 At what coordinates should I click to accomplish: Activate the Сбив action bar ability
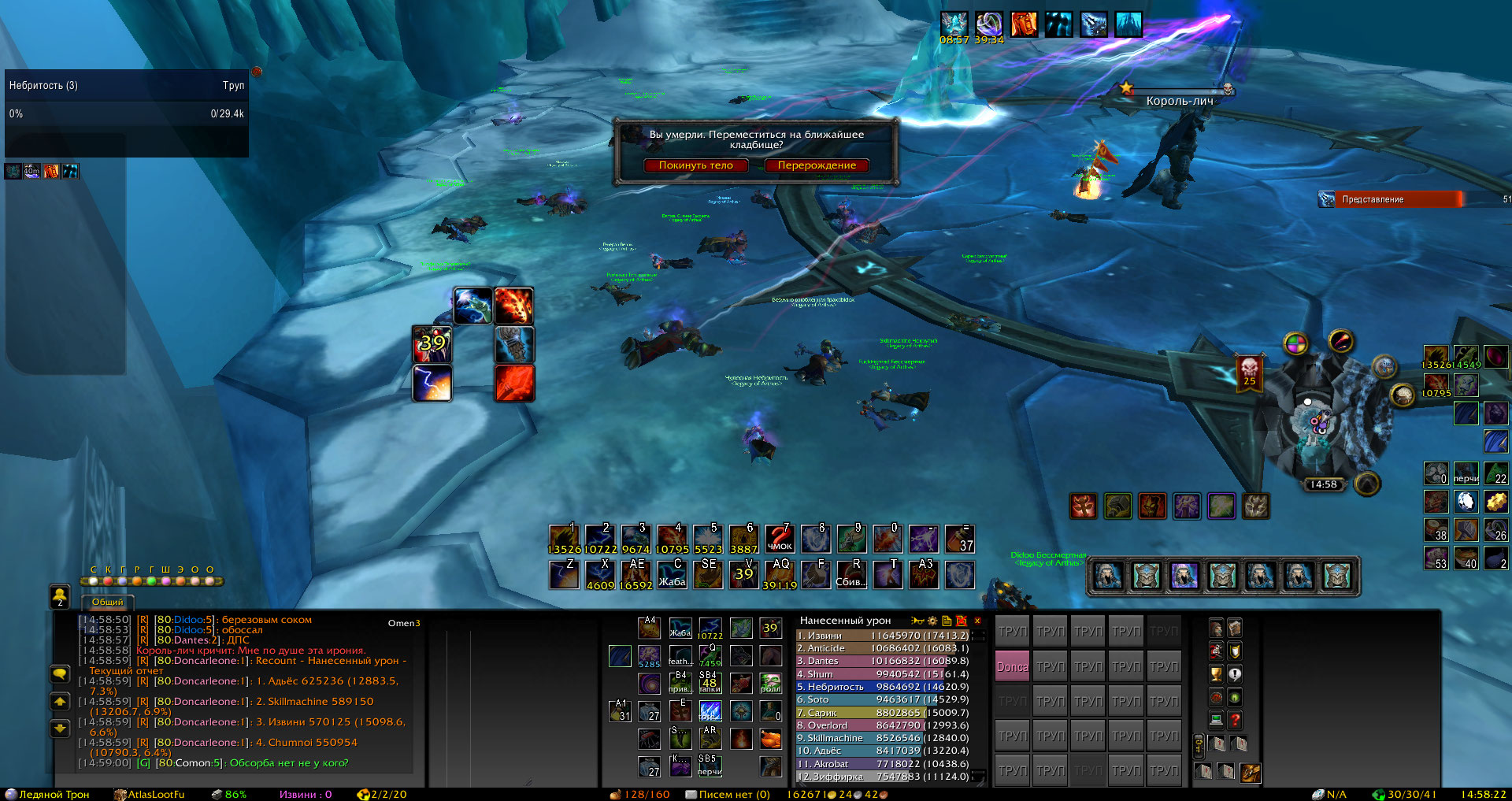[850, 574]
